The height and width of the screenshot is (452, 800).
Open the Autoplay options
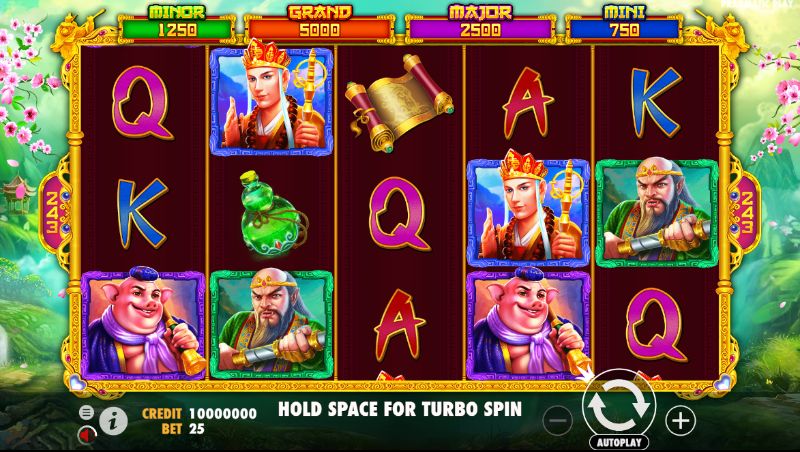pos(620,442)
